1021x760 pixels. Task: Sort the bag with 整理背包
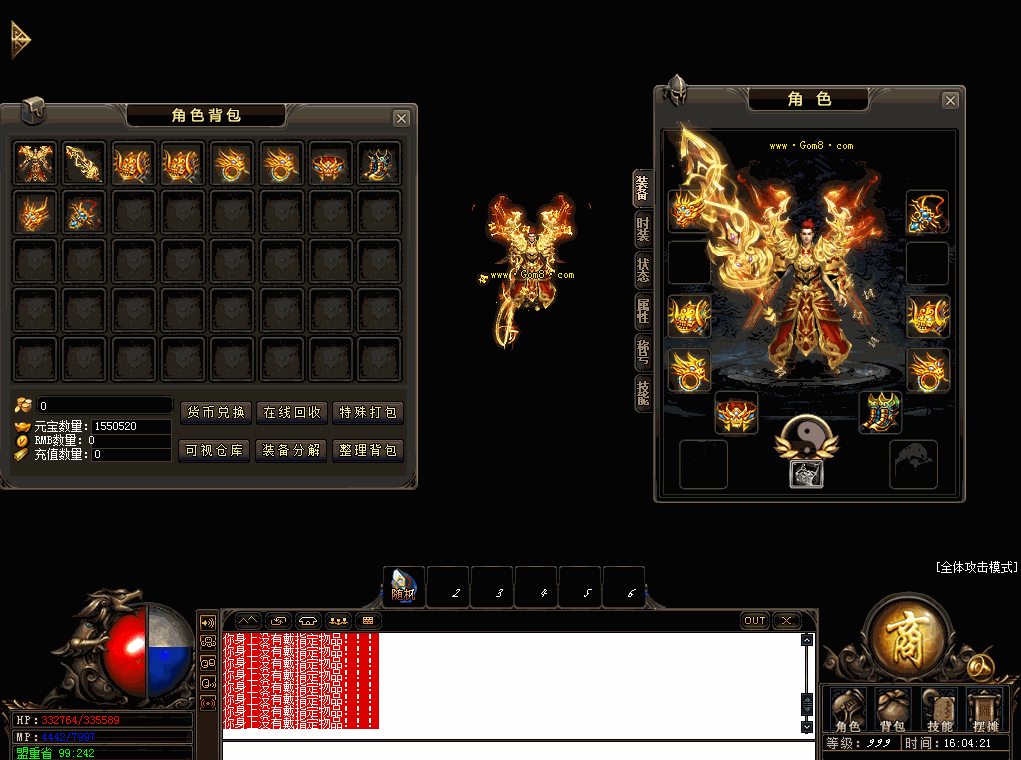(368, 451)
